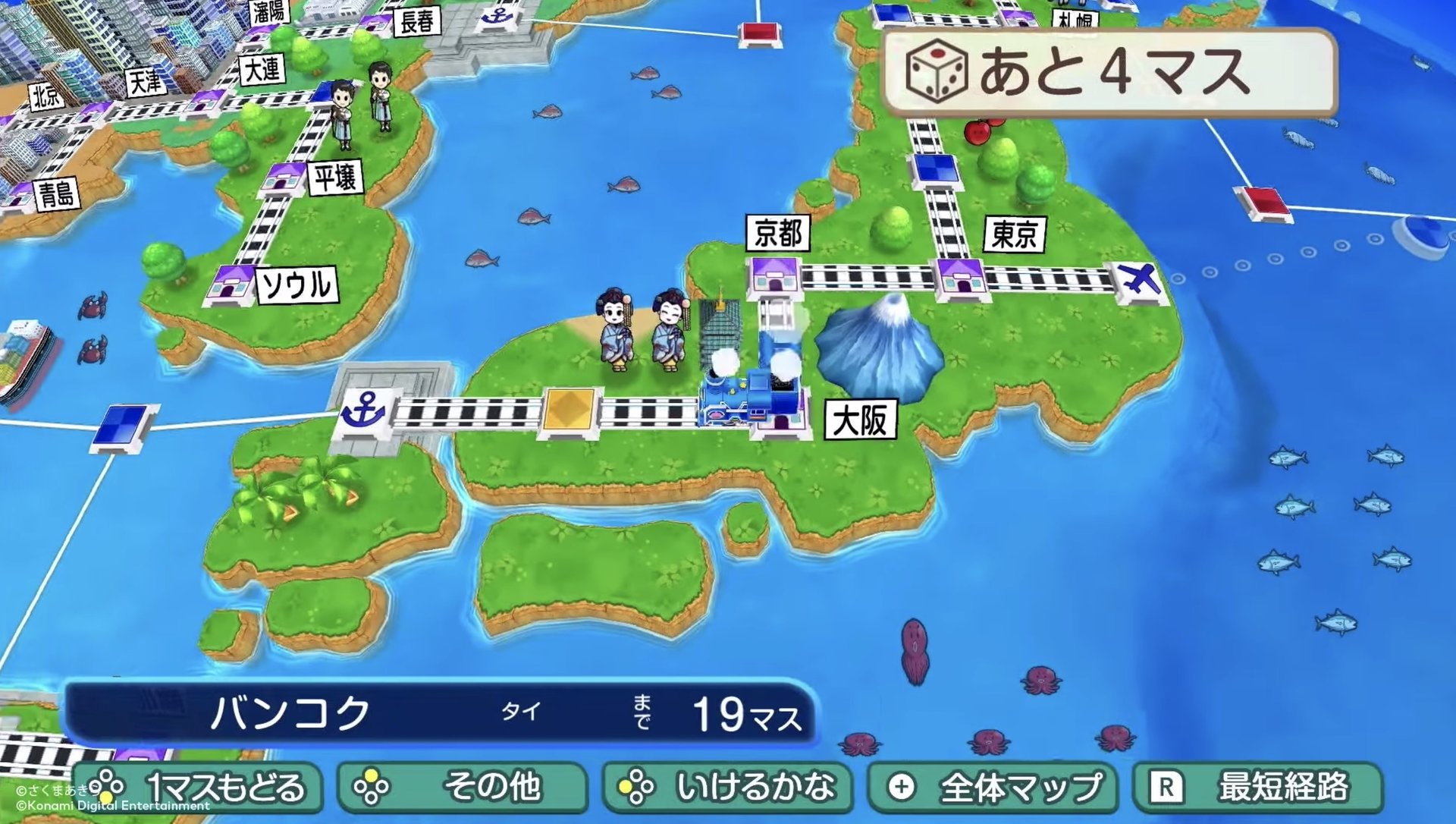This screenshot has height=824, width=1456.
Task: Choose the yellow card square on the track
Action: [x=570, y=411]
